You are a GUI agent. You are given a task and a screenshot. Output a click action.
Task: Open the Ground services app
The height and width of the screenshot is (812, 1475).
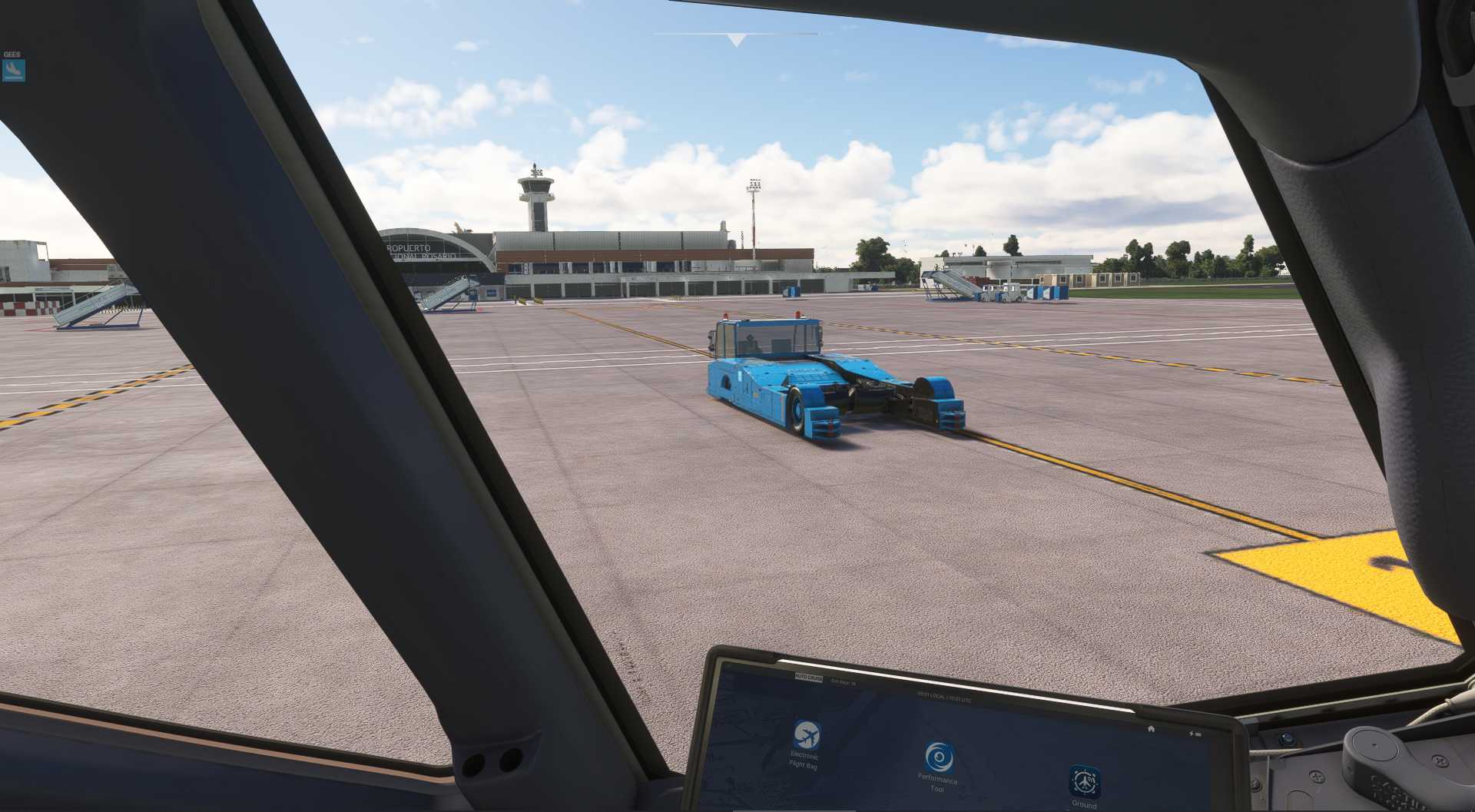pos(1084,781)
